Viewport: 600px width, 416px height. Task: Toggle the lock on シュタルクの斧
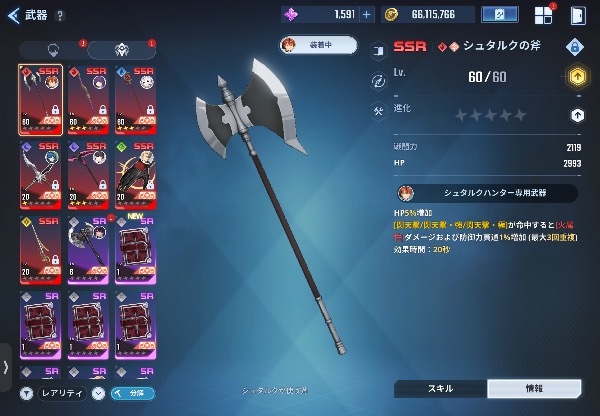point(575,46)
